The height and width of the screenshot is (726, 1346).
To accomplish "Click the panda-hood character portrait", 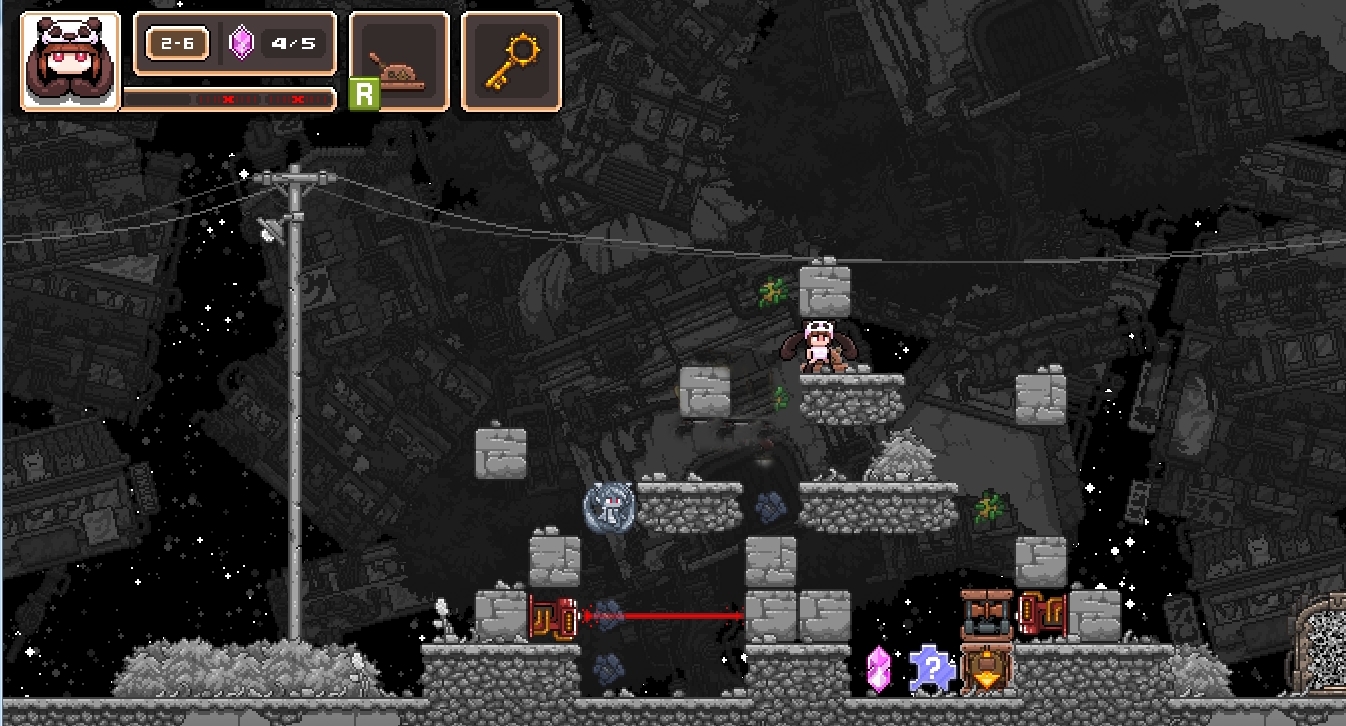I will (x=70, y=61).
